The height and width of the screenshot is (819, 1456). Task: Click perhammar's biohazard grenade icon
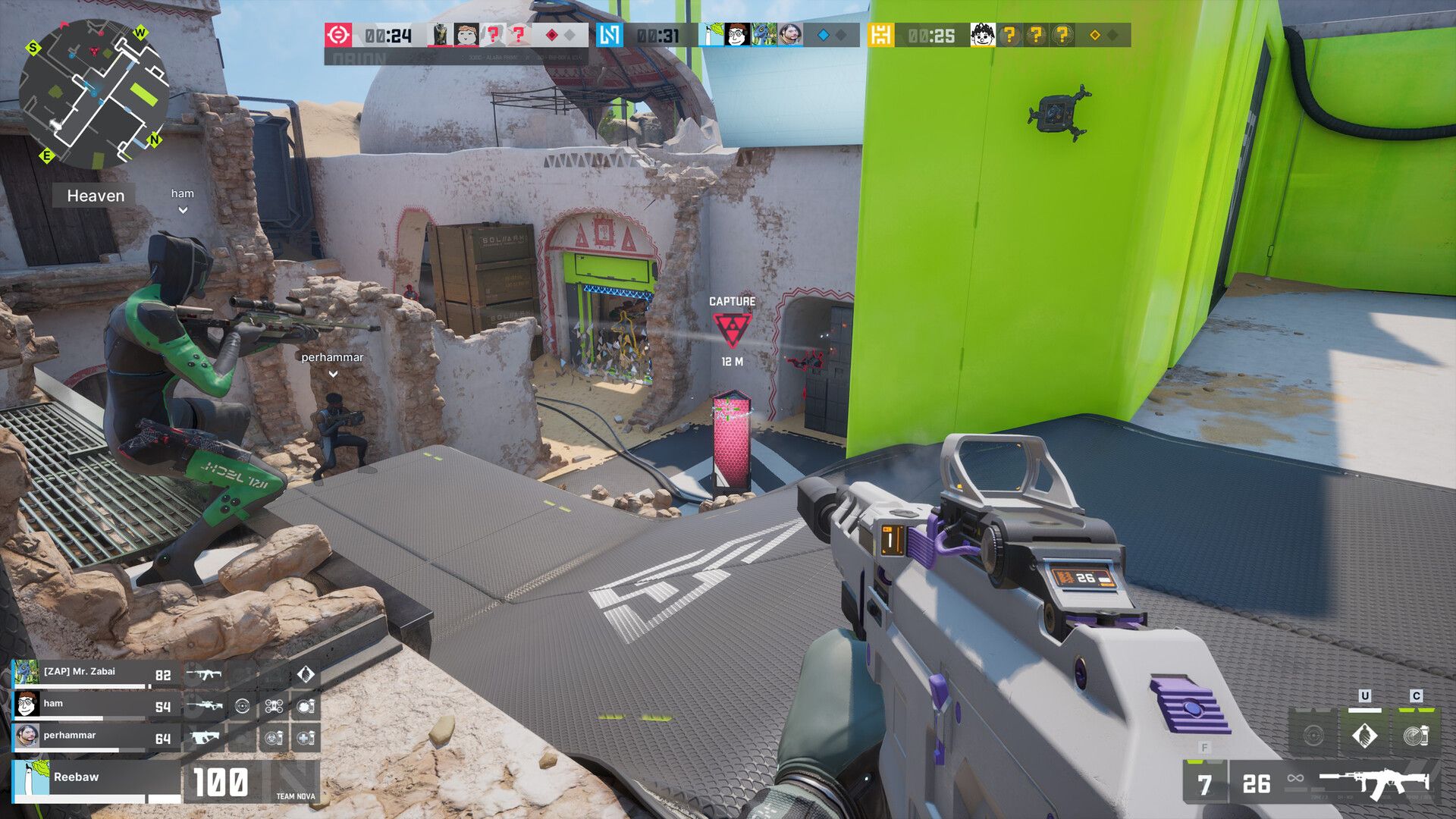[274, 737]
